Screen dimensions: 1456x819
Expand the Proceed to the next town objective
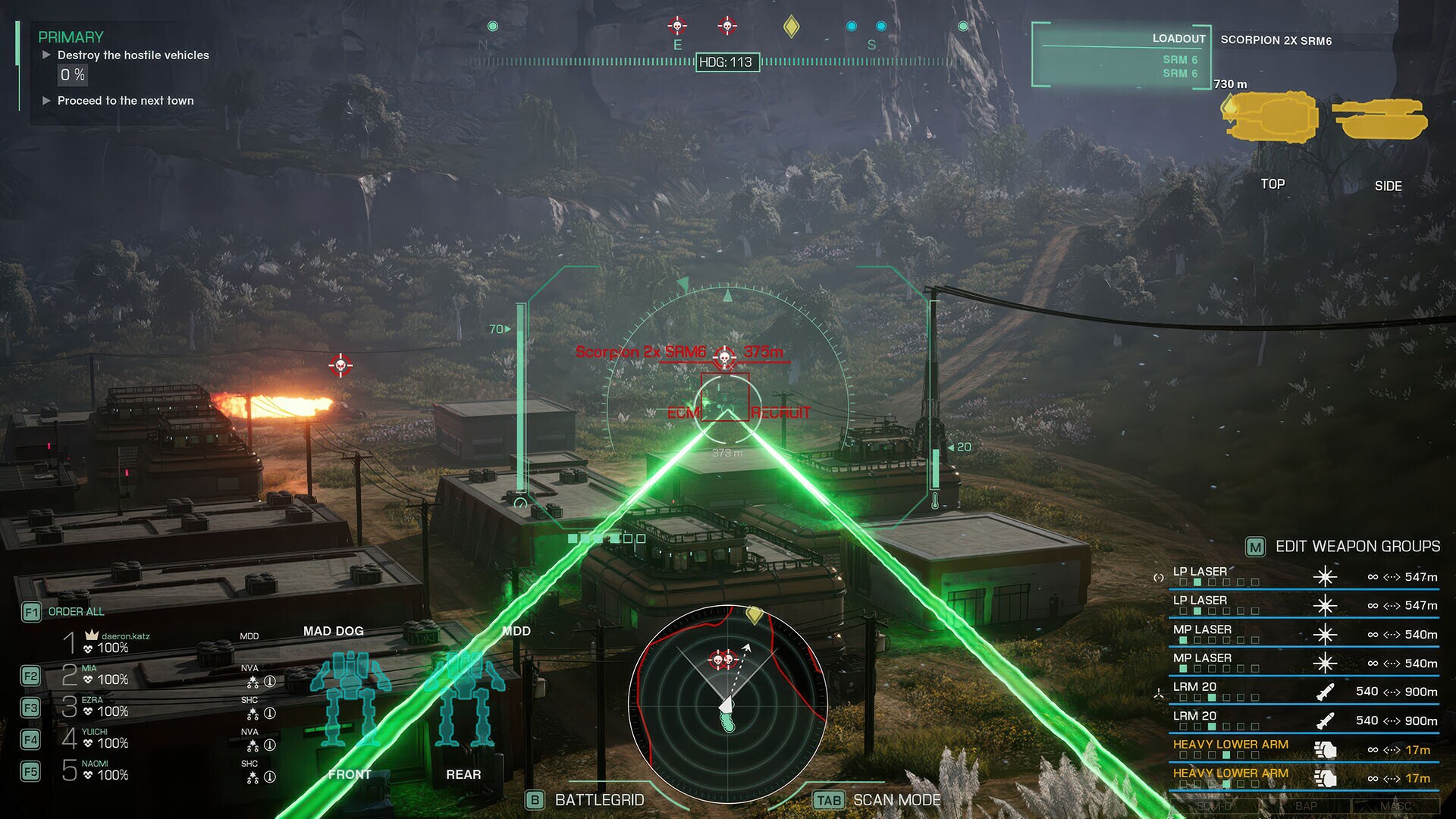[47, 100]
